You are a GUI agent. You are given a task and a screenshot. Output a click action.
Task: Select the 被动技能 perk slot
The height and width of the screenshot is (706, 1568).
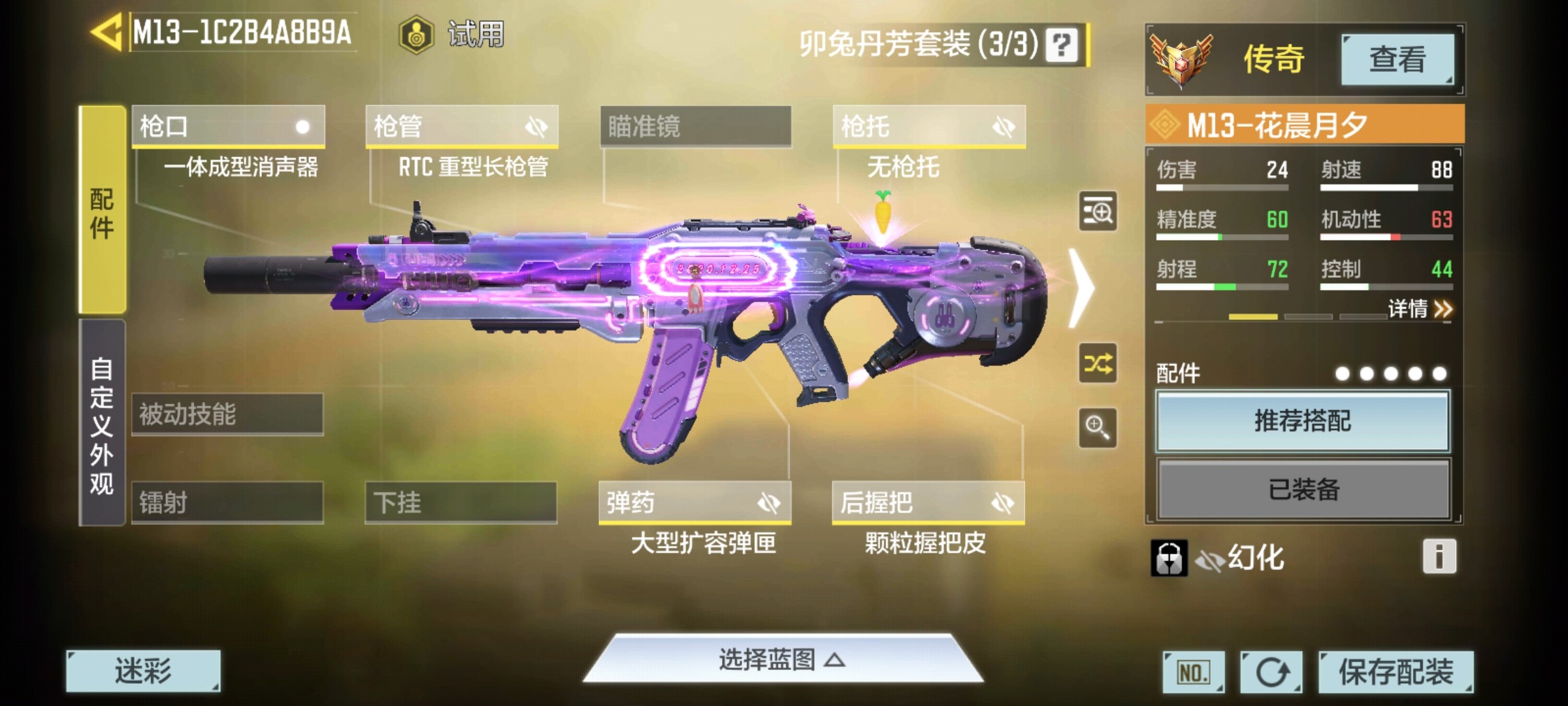227,414
